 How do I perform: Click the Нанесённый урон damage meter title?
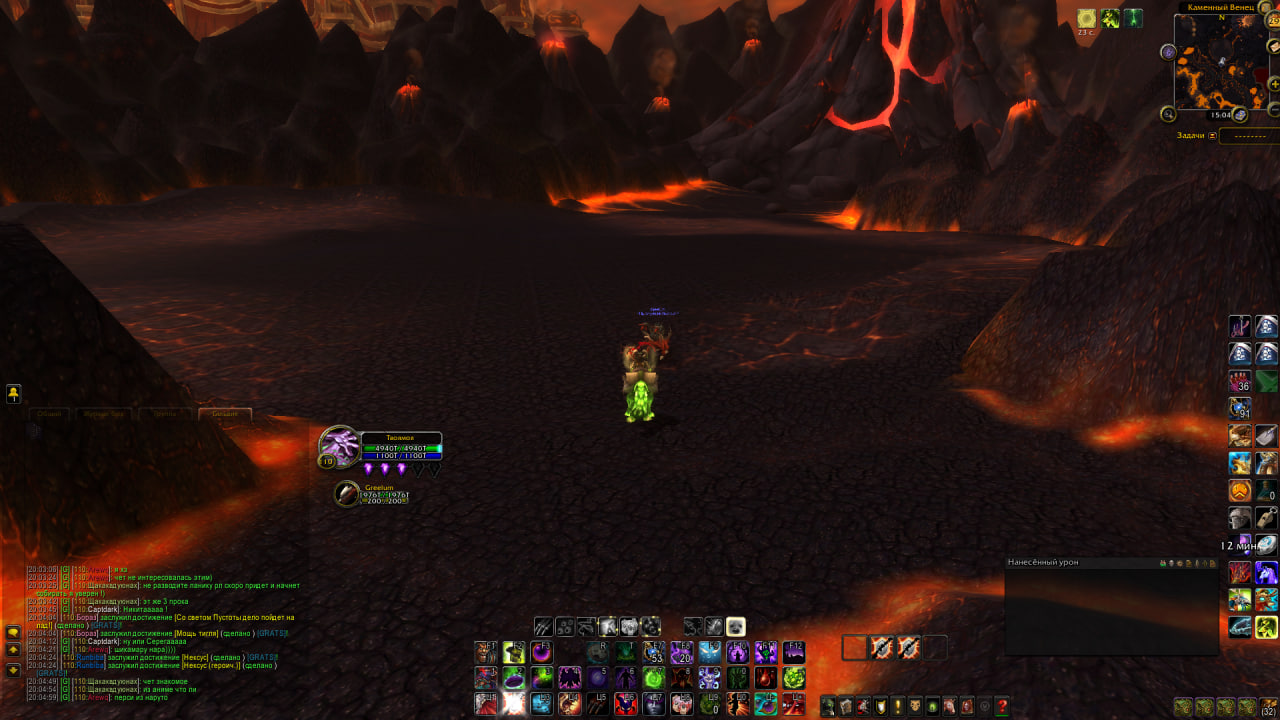pos(1043,563)
